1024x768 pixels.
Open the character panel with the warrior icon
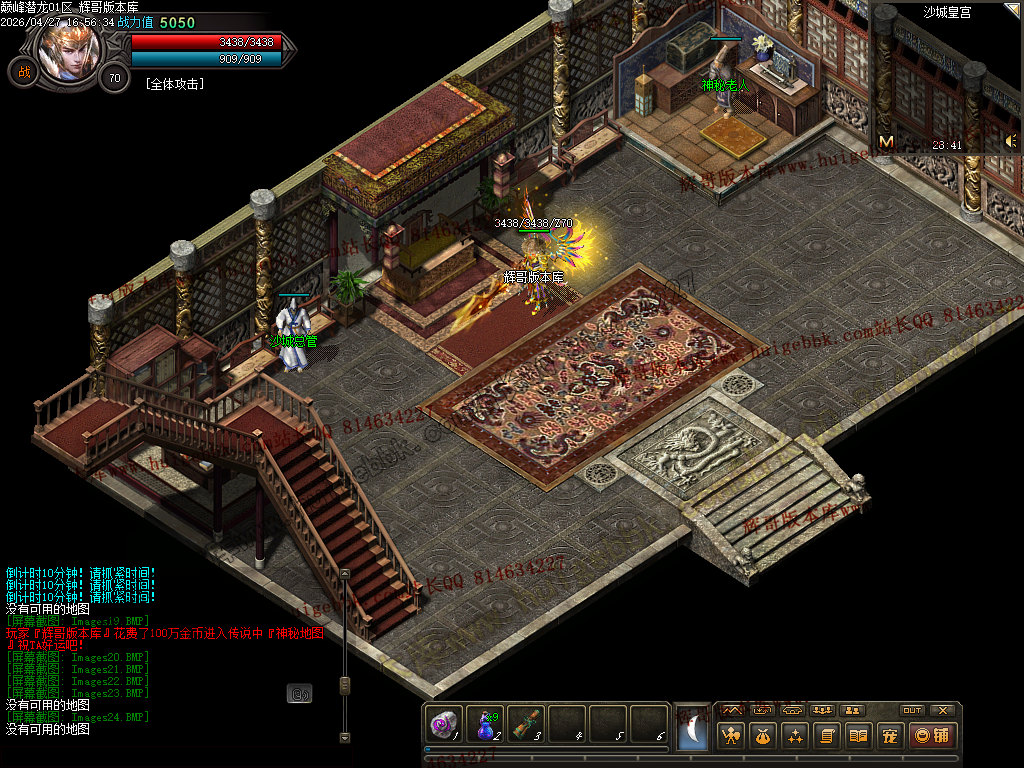click(x=732, y=736)
